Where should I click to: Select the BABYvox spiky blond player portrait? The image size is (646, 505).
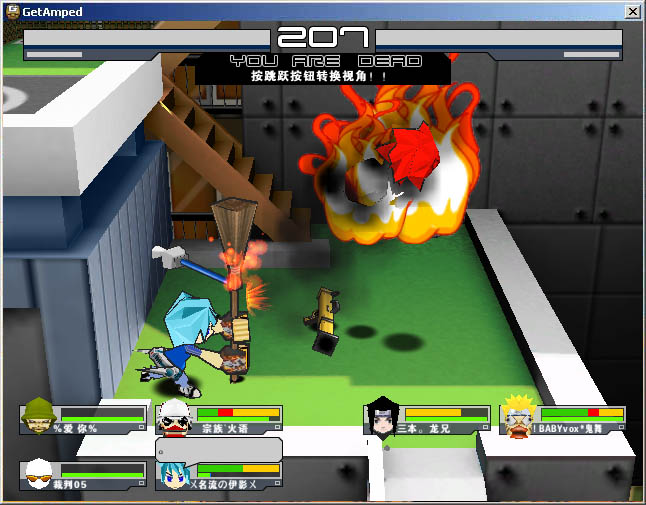click(x=517, y=416)
